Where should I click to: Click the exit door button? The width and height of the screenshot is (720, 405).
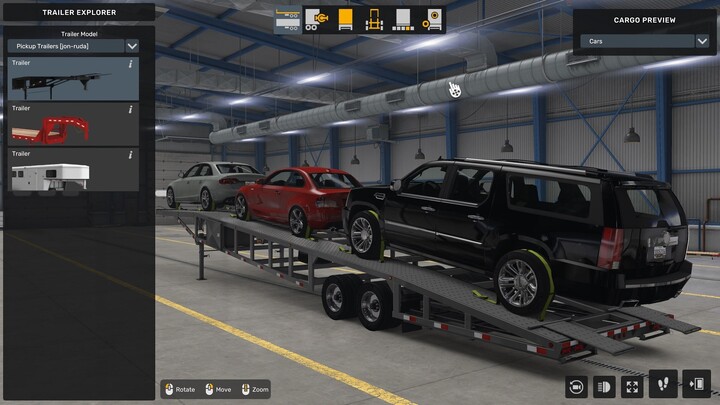697,386
